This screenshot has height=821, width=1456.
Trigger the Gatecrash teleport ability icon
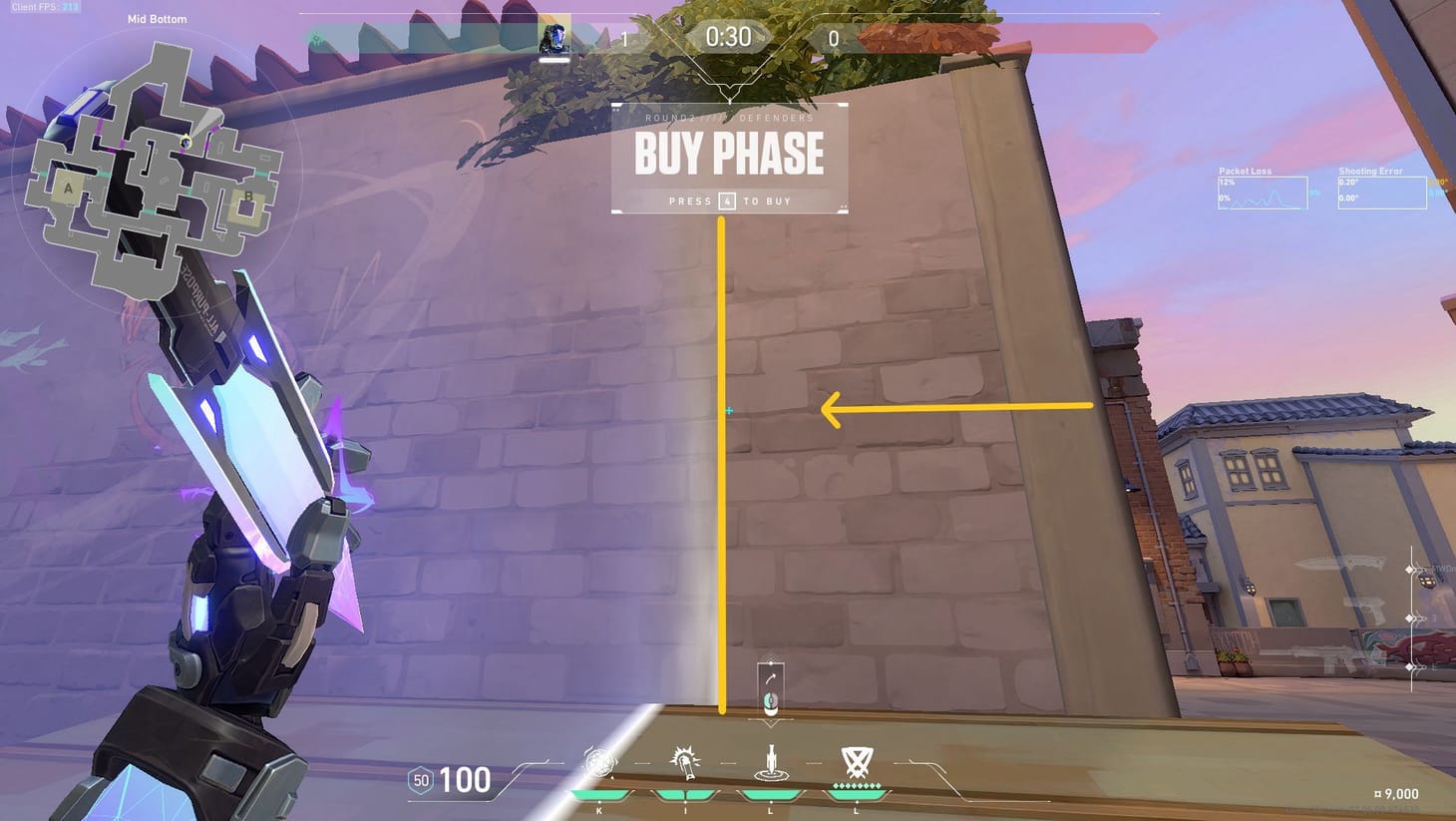pos(770,761)
